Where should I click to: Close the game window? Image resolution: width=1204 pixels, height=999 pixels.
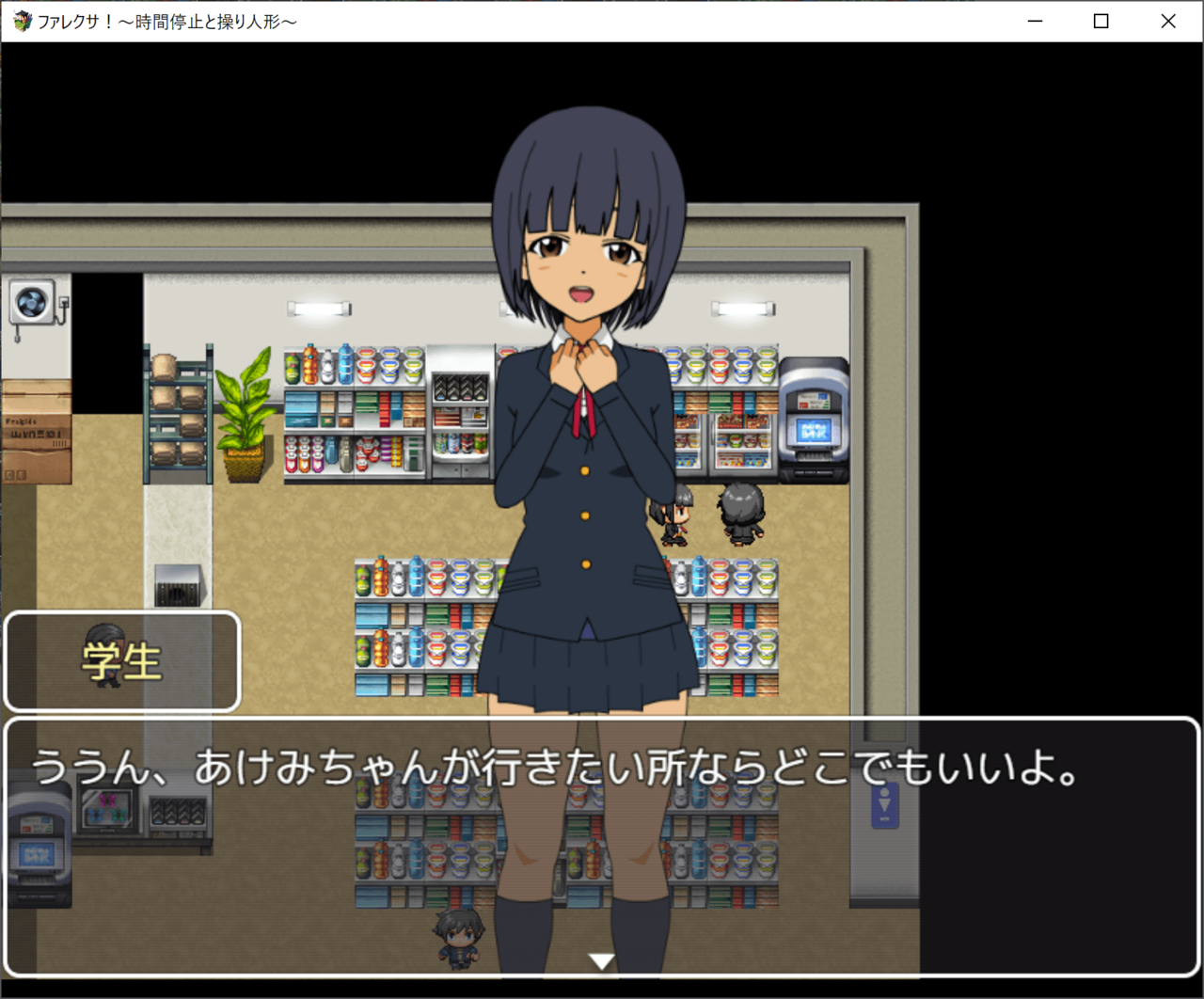pos(1168,21)
